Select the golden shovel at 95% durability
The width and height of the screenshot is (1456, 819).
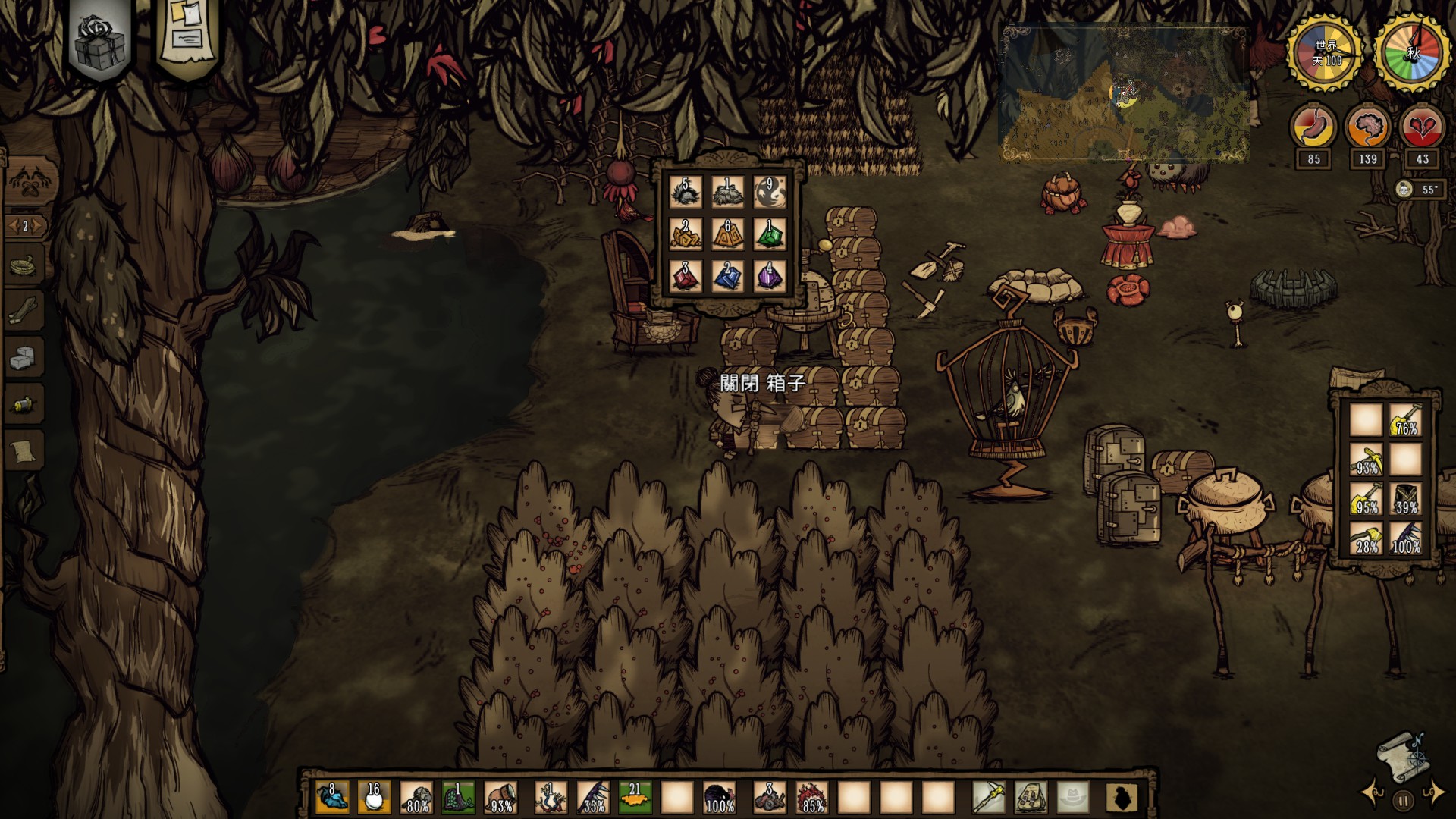click(x=1366, y=498)
